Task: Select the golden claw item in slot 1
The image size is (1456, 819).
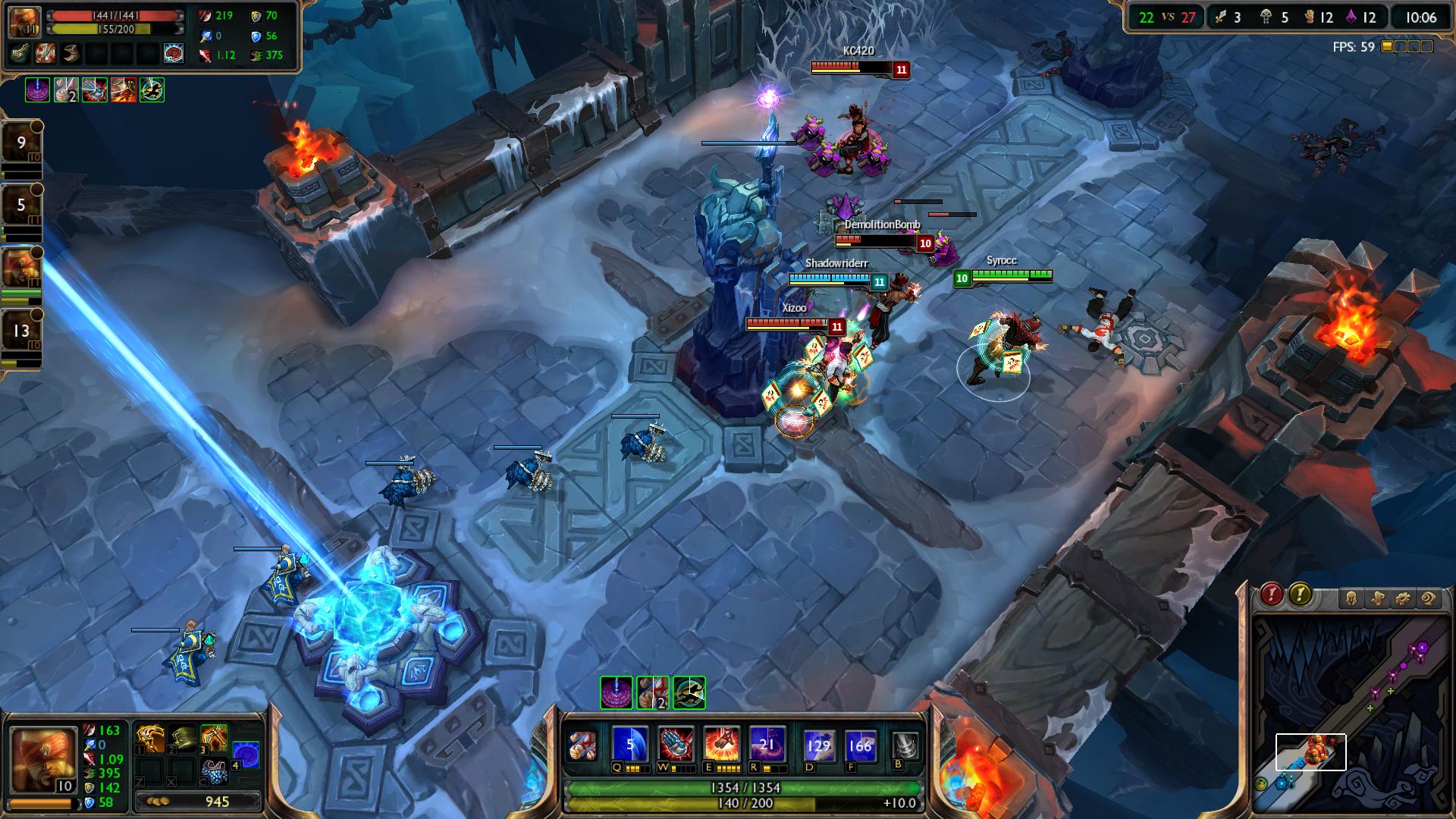Action: pos(150,738)
